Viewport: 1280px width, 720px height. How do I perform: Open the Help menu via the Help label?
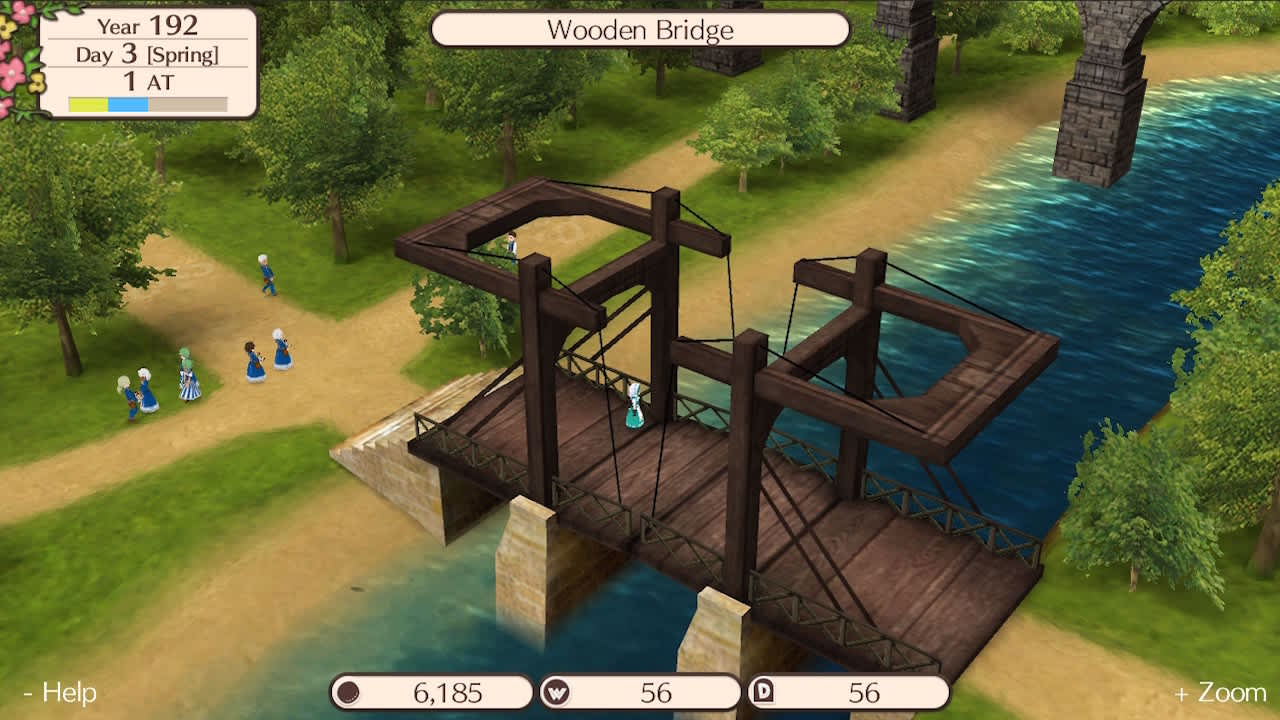click(62, 692)
